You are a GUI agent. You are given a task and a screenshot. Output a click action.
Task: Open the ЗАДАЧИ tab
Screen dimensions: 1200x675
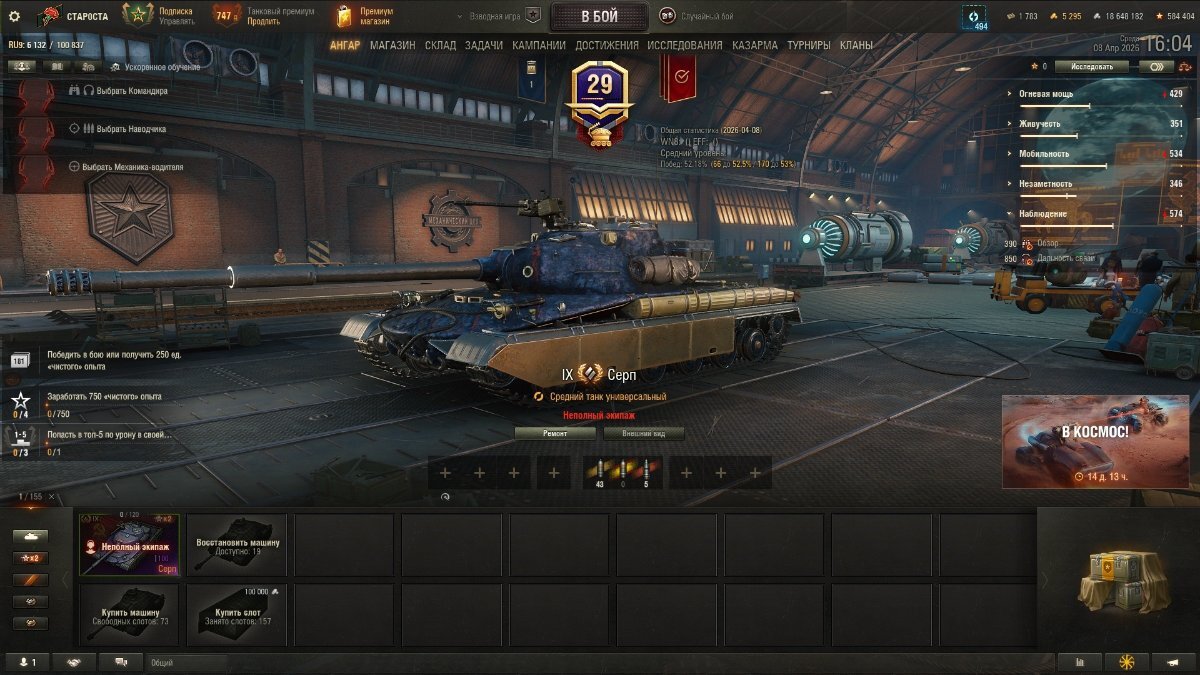[x=484, y=45]
